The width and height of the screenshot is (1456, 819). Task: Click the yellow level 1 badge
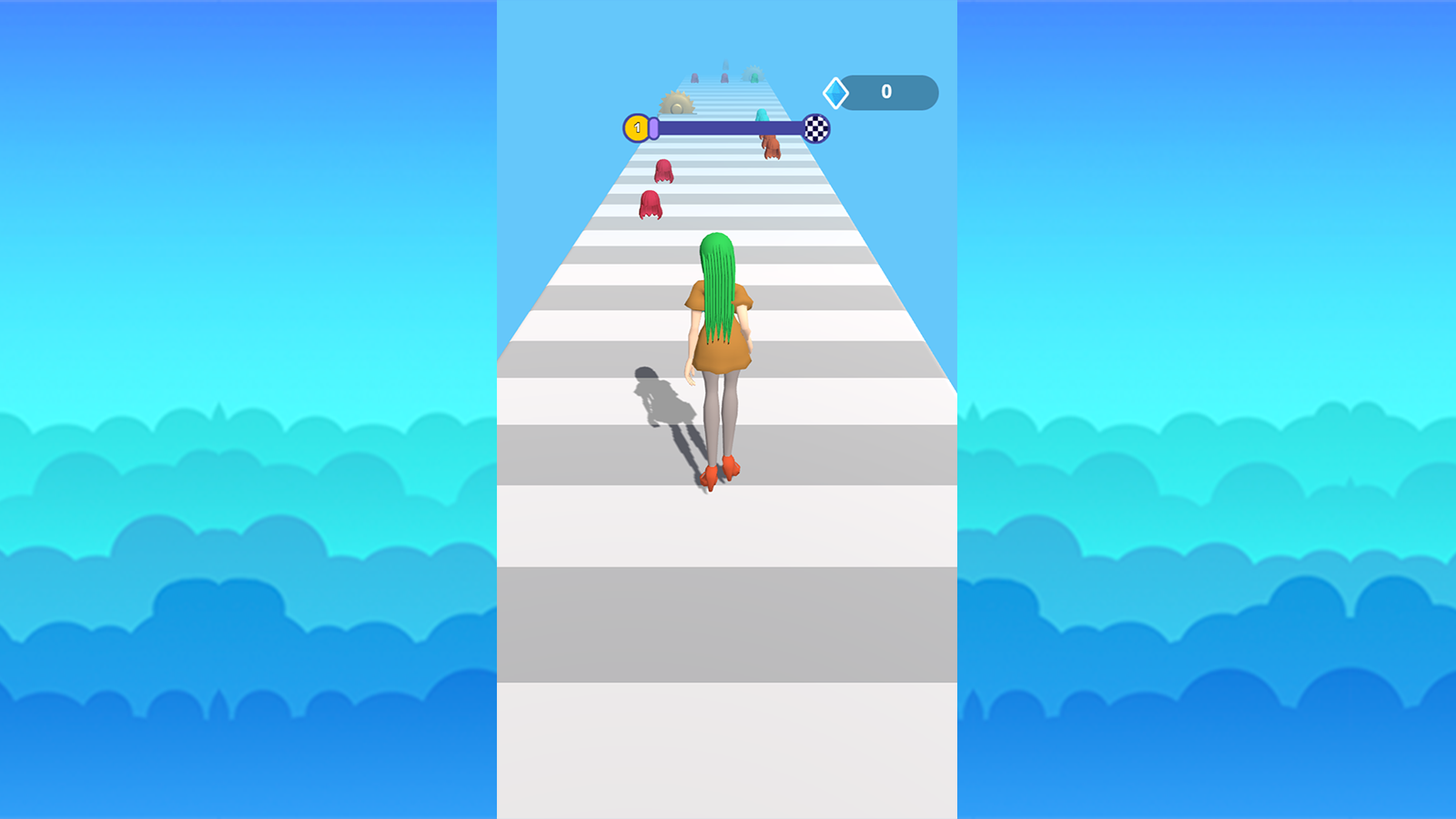point(638,127)
